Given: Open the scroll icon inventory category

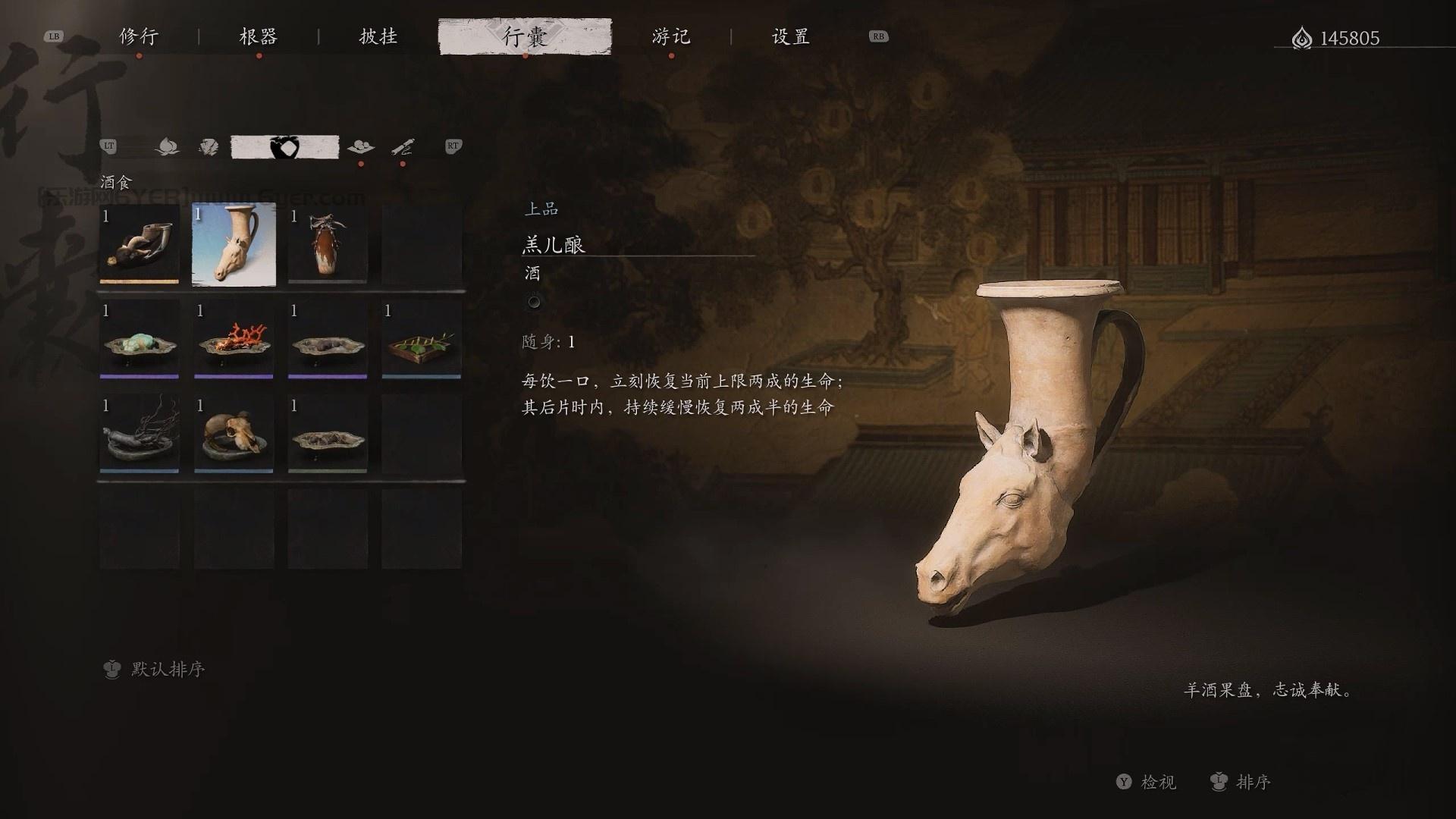Looking at the screenshot, I should click(x=403, y=146).
